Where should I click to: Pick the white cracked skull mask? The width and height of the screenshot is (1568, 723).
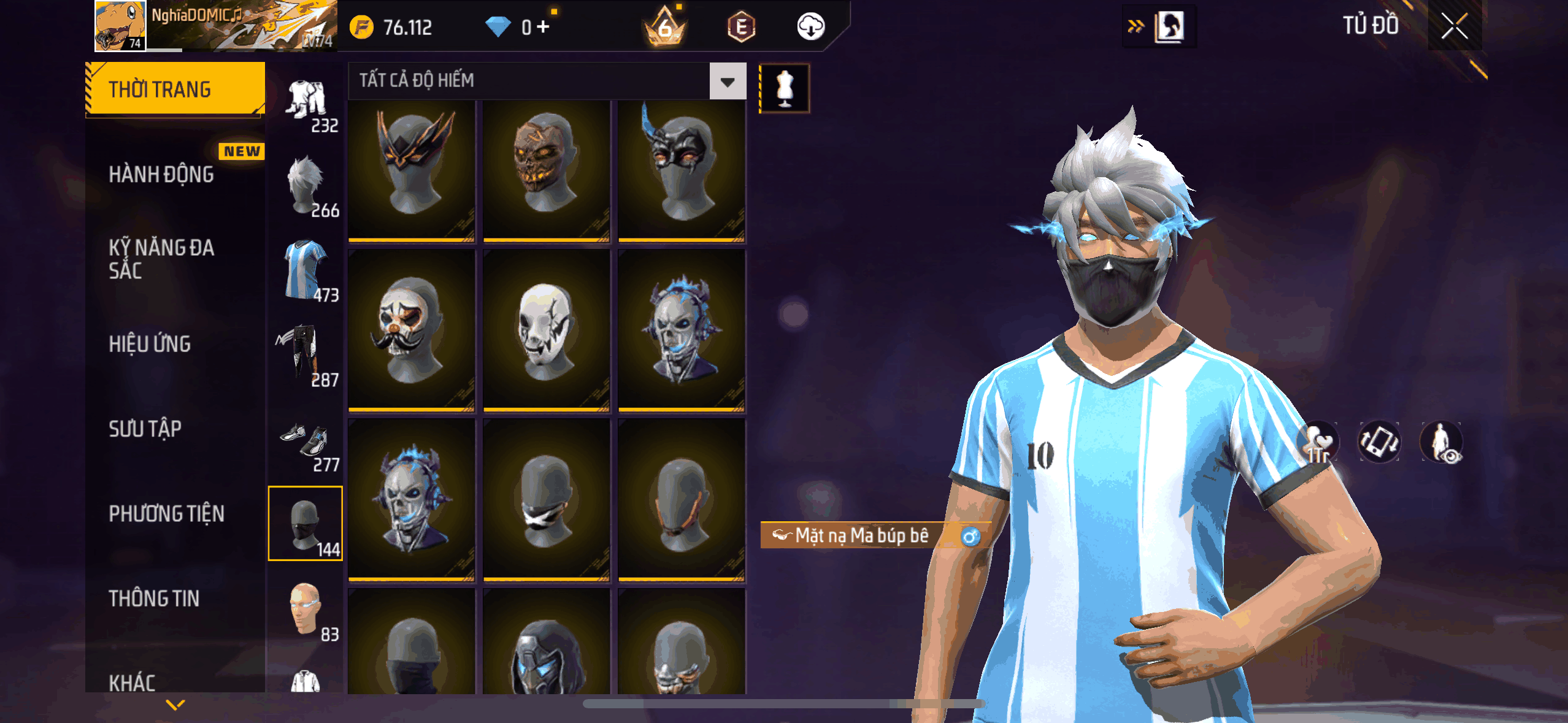pyautogui.click(x=546, y=329)
